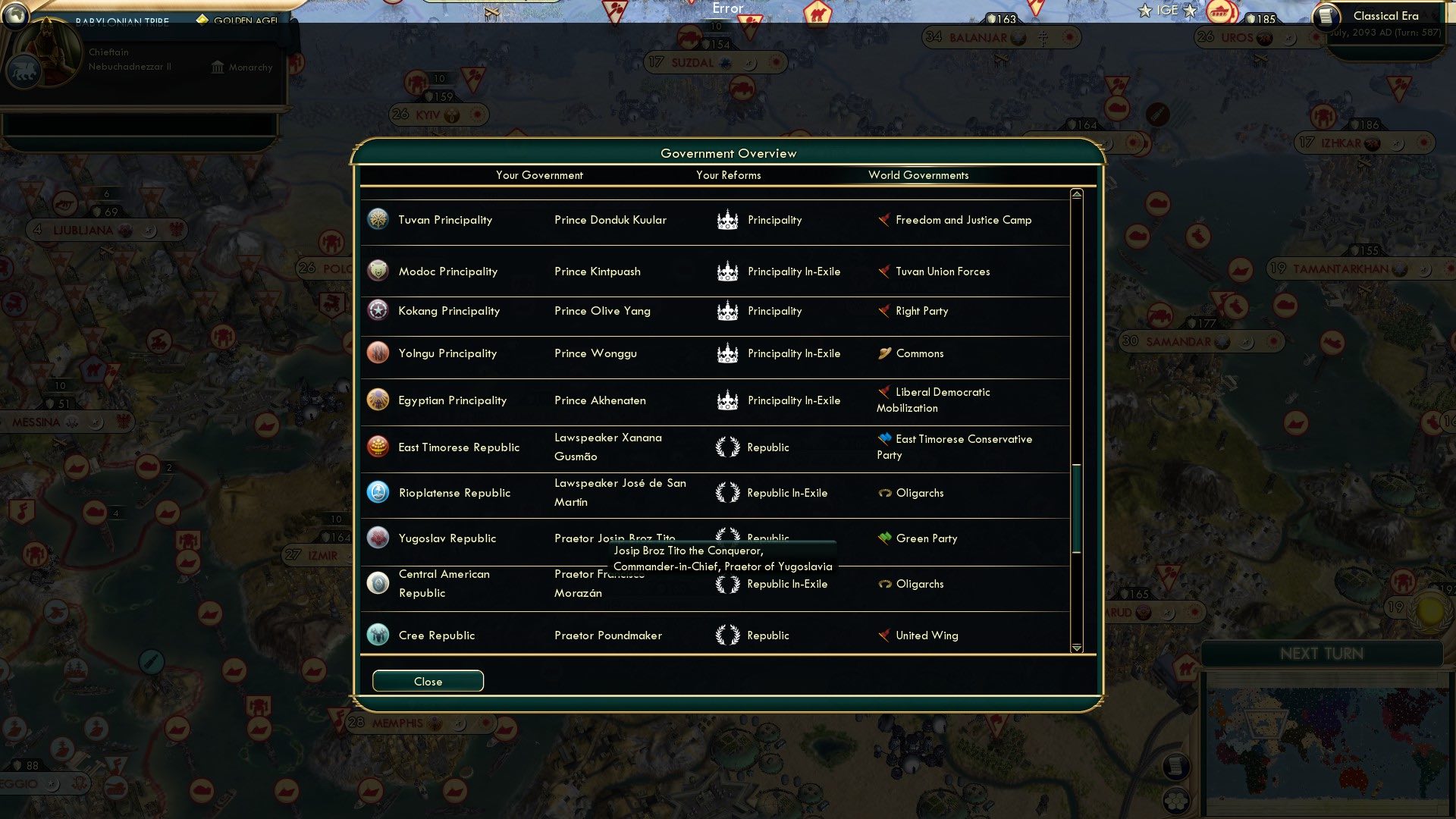
Task: Click the Kokang Principality star emblem
Action: [x=378, y=310]
